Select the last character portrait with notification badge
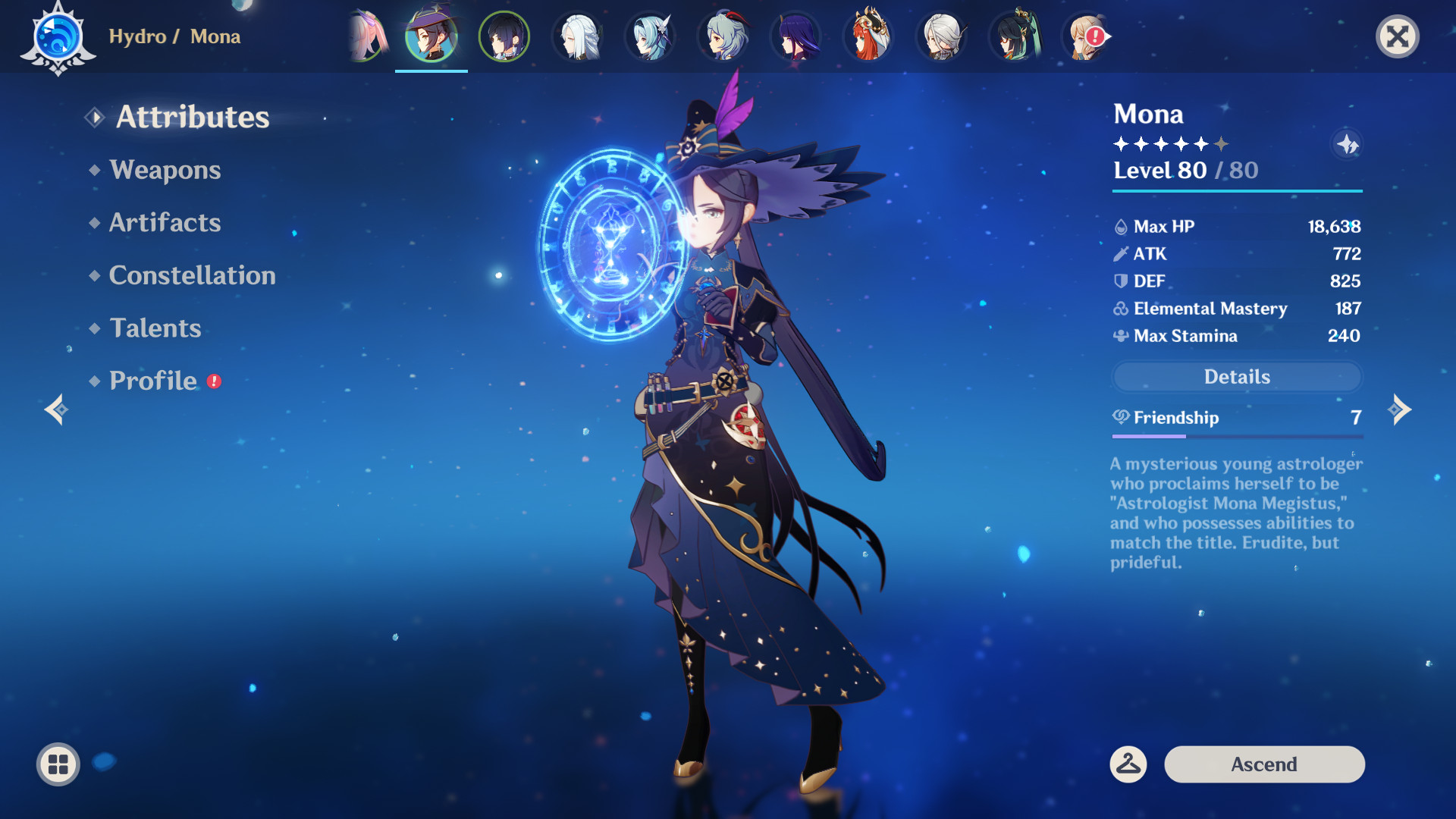This screenshot has height=819, width=1456. click(x=1087, y=36)
